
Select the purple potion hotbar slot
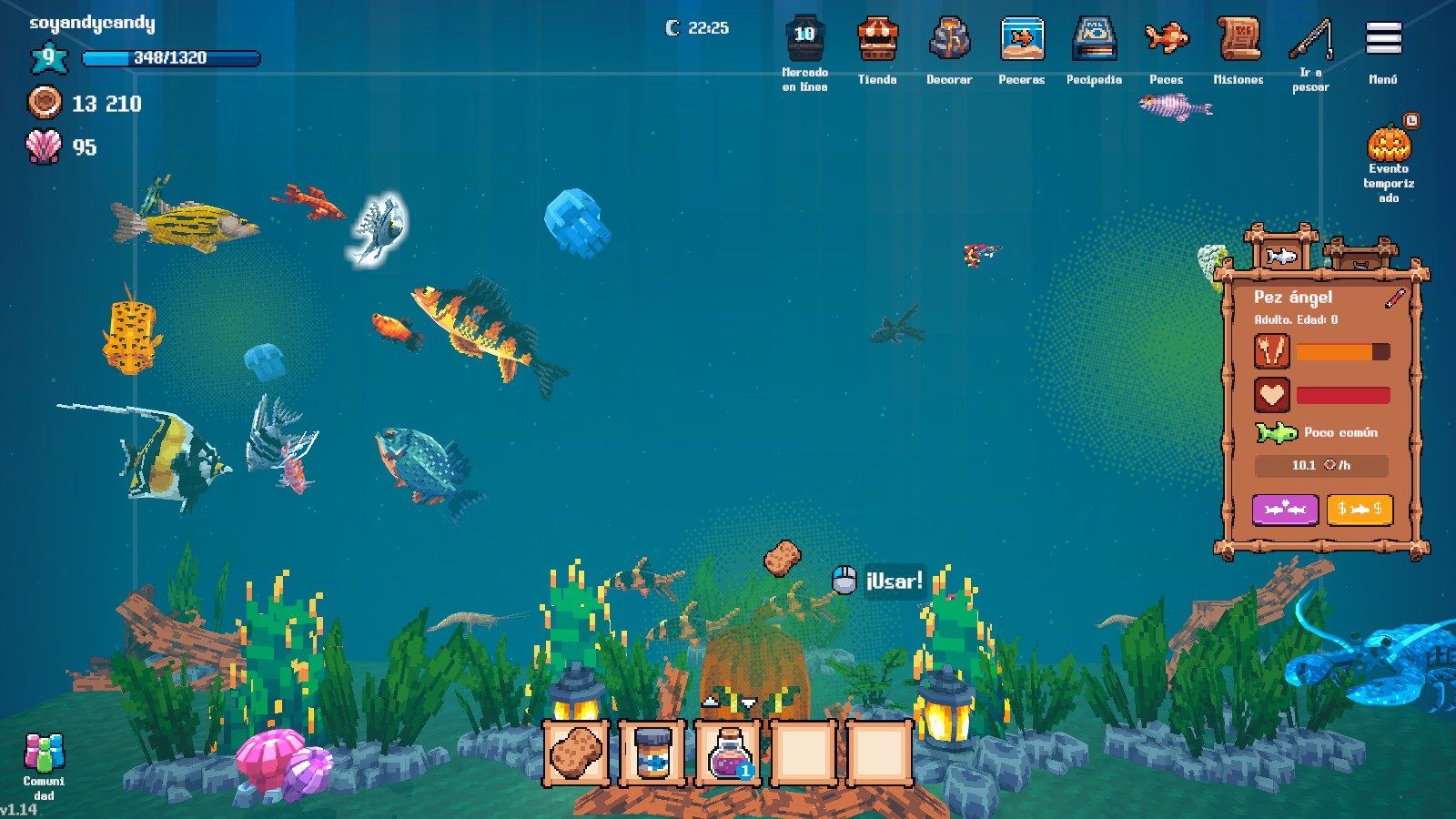[x=728, y=753]
